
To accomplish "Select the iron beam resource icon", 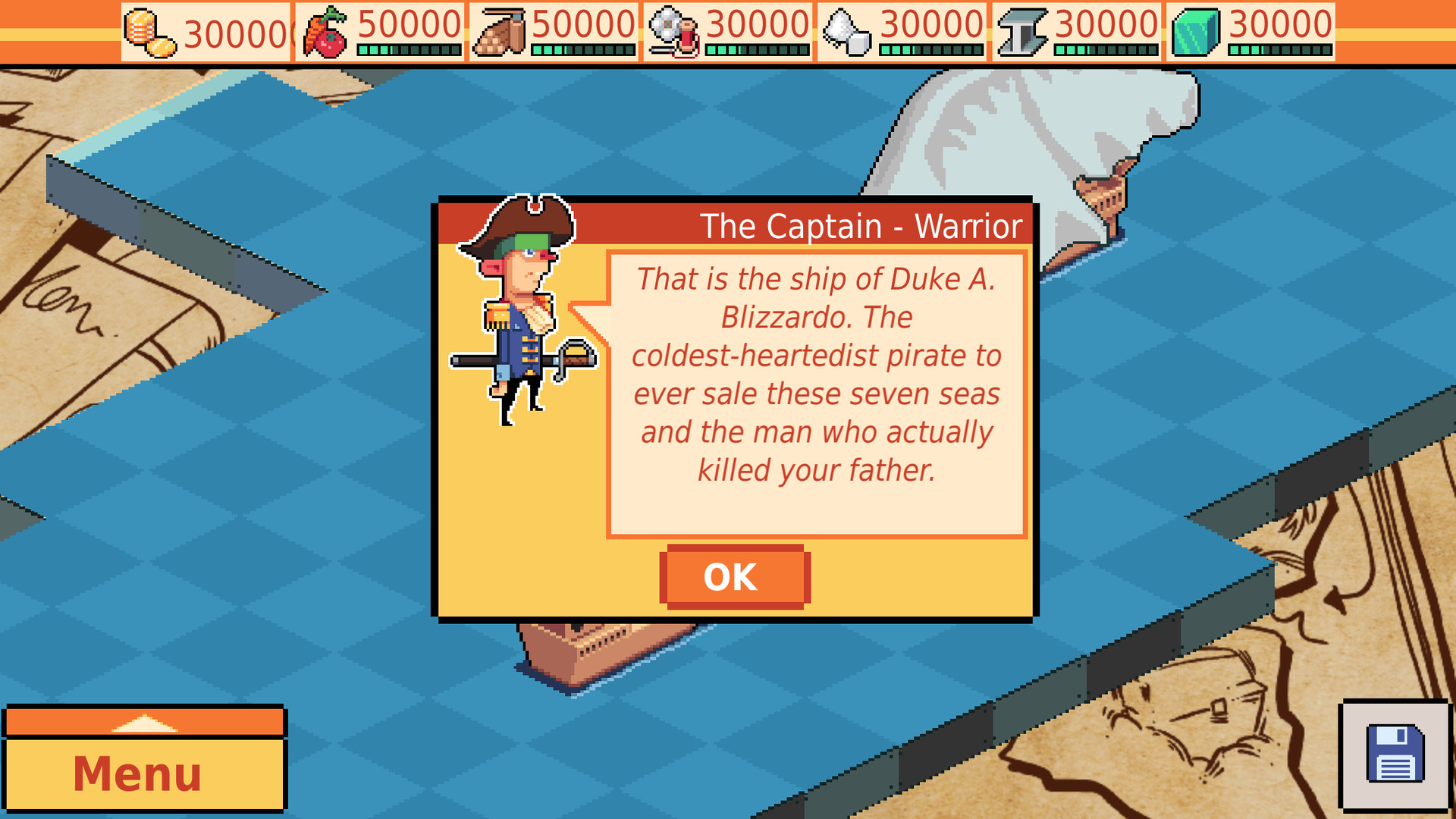I will pyautogui.click(x=1025, y=29).
